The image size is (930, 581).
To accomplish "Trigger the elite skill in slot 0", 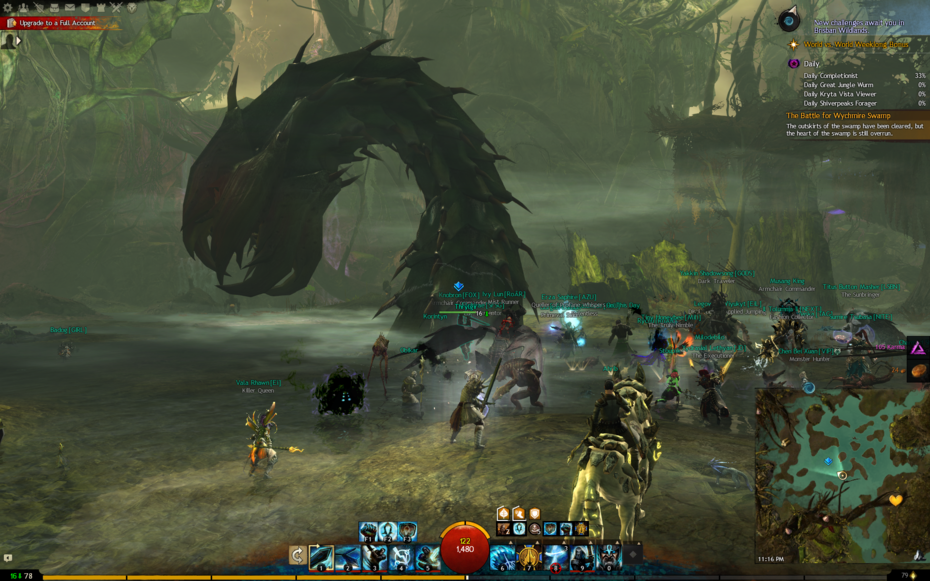I will 608,556.
